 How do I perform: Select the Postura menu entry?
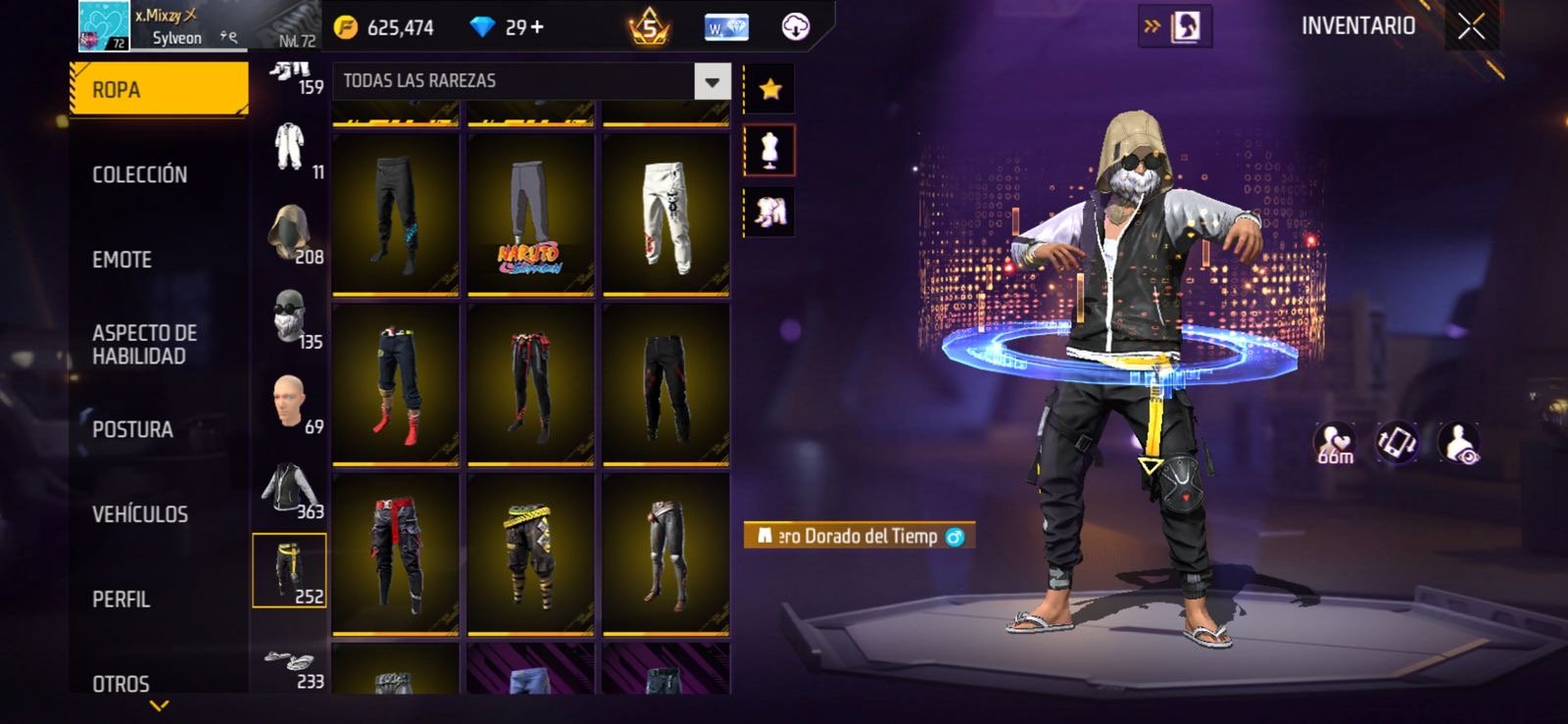[132, 429]
